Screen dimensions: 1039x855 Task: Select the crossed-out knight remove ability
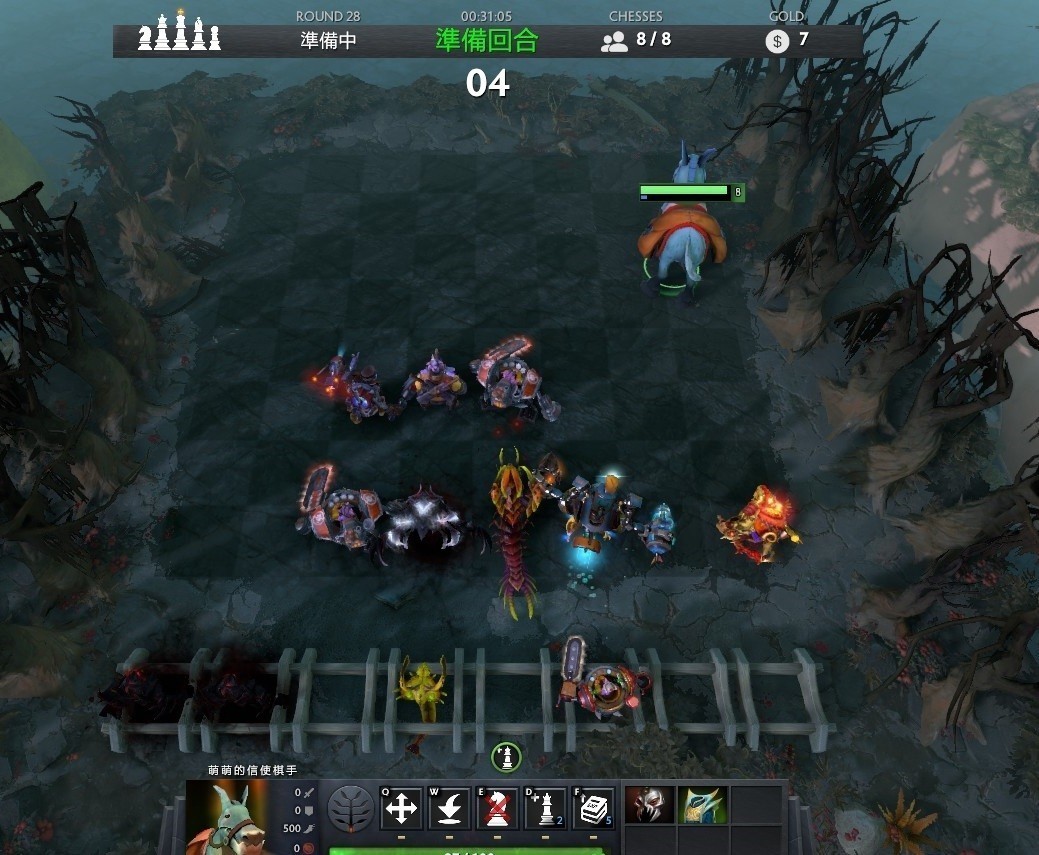497,808
